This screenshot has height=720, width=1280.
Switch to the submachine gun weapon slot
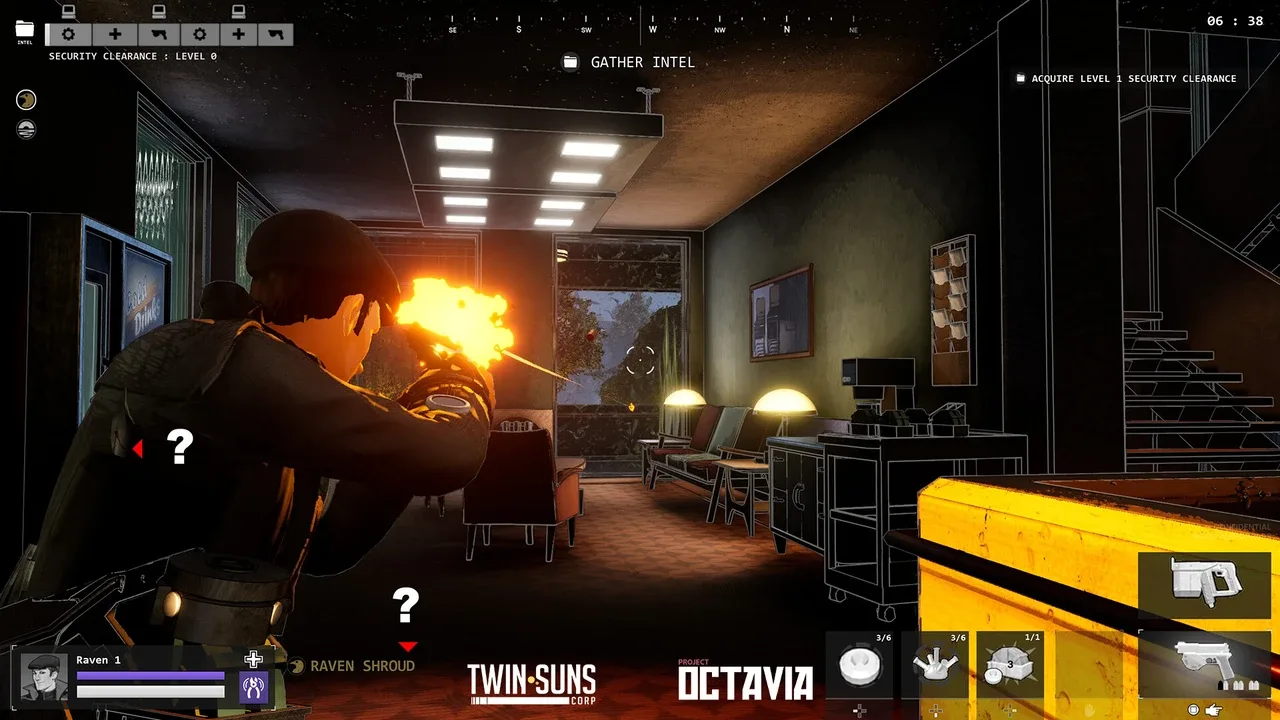(x=1204, y=585)
